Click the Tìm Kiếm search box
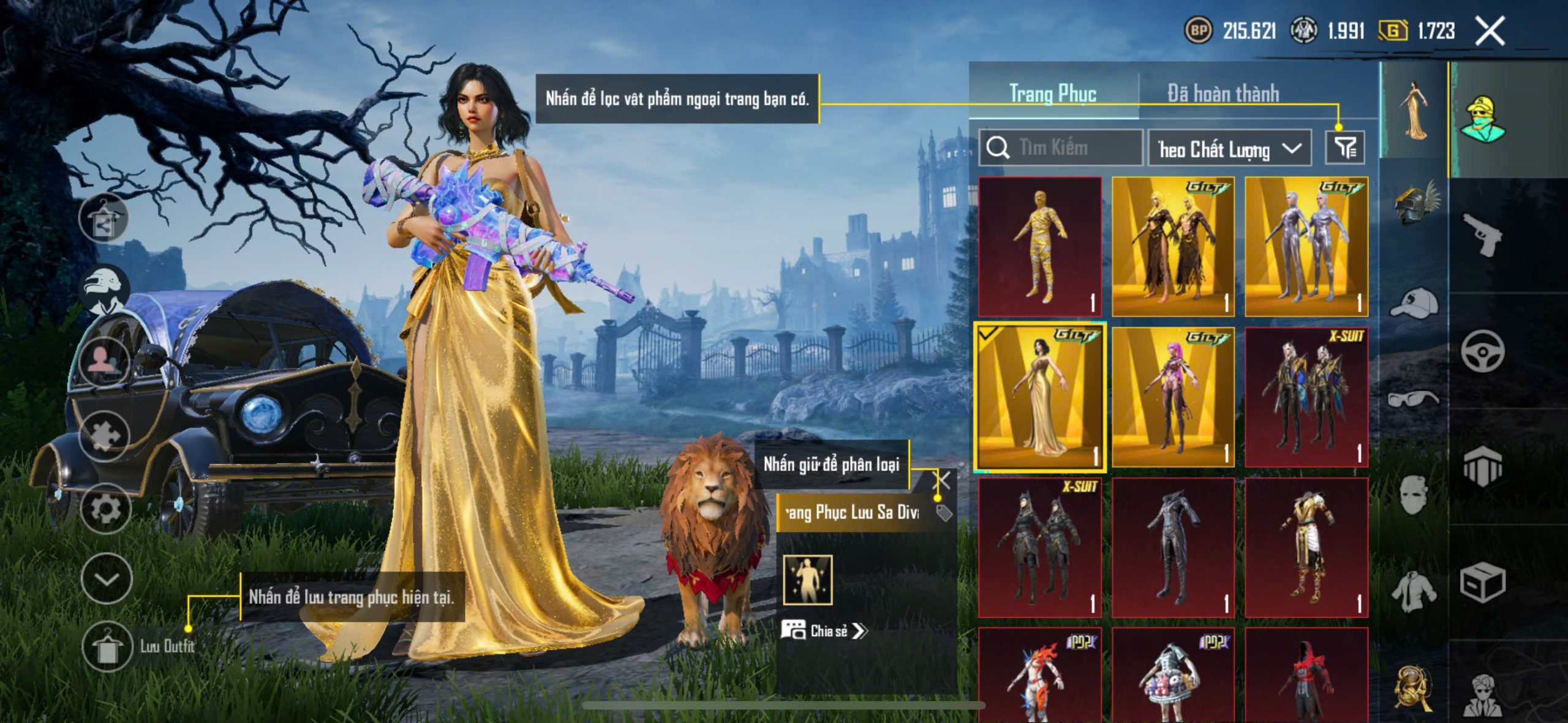The image size is (1568, 723). [1061, 148]
